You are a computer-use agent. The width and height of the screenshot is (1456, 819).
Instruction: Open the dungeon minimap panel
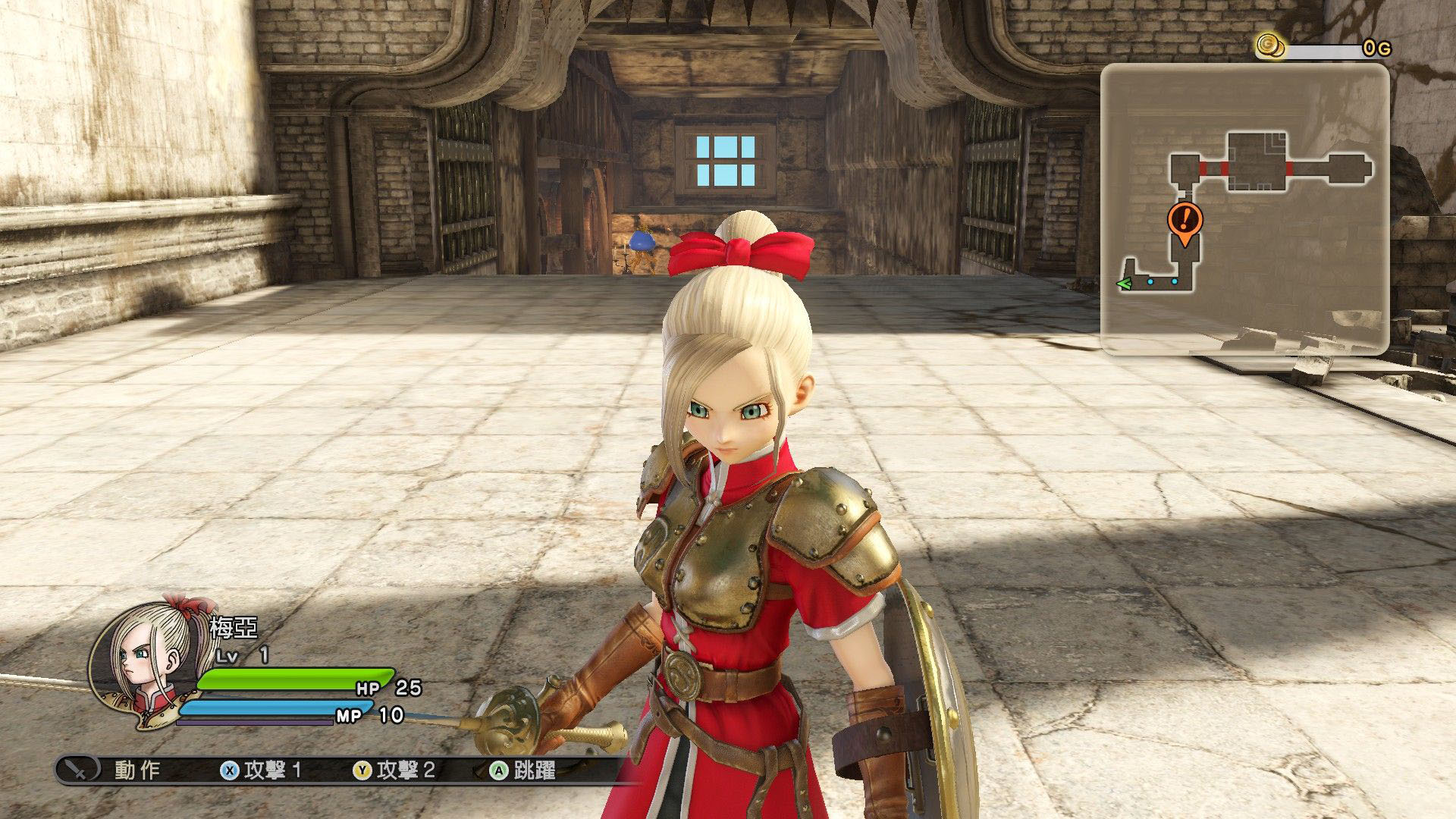(x=1244, y=209)
